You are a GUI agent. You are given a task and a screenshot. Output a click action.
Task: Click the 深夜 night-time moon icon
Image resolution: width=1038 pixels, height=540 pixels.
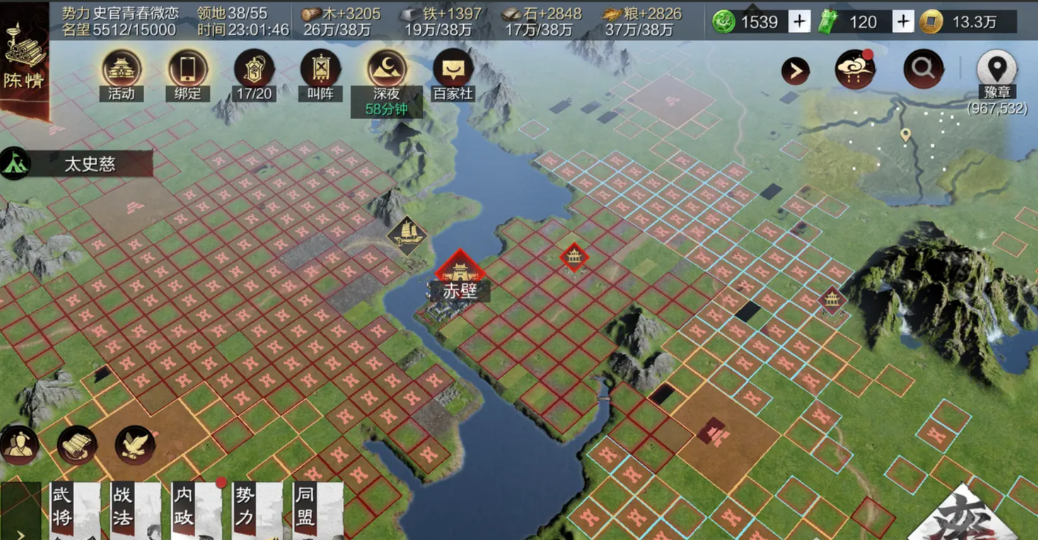pos(387,71)
